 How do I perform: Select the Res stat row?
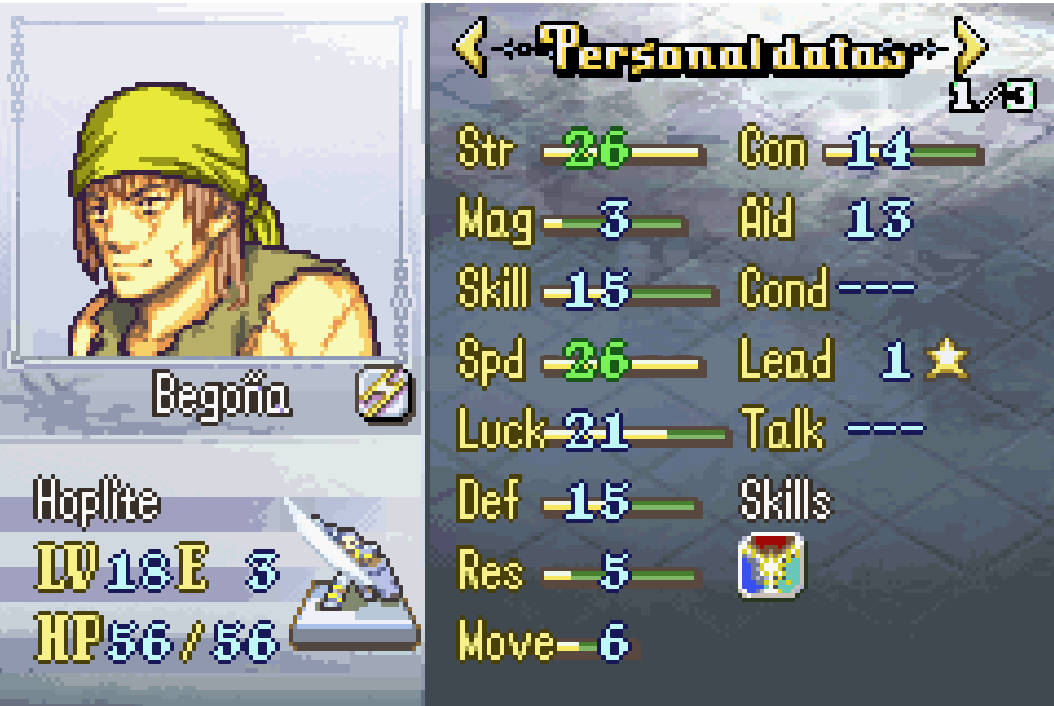pyautogui.click(x=574, y=573)
